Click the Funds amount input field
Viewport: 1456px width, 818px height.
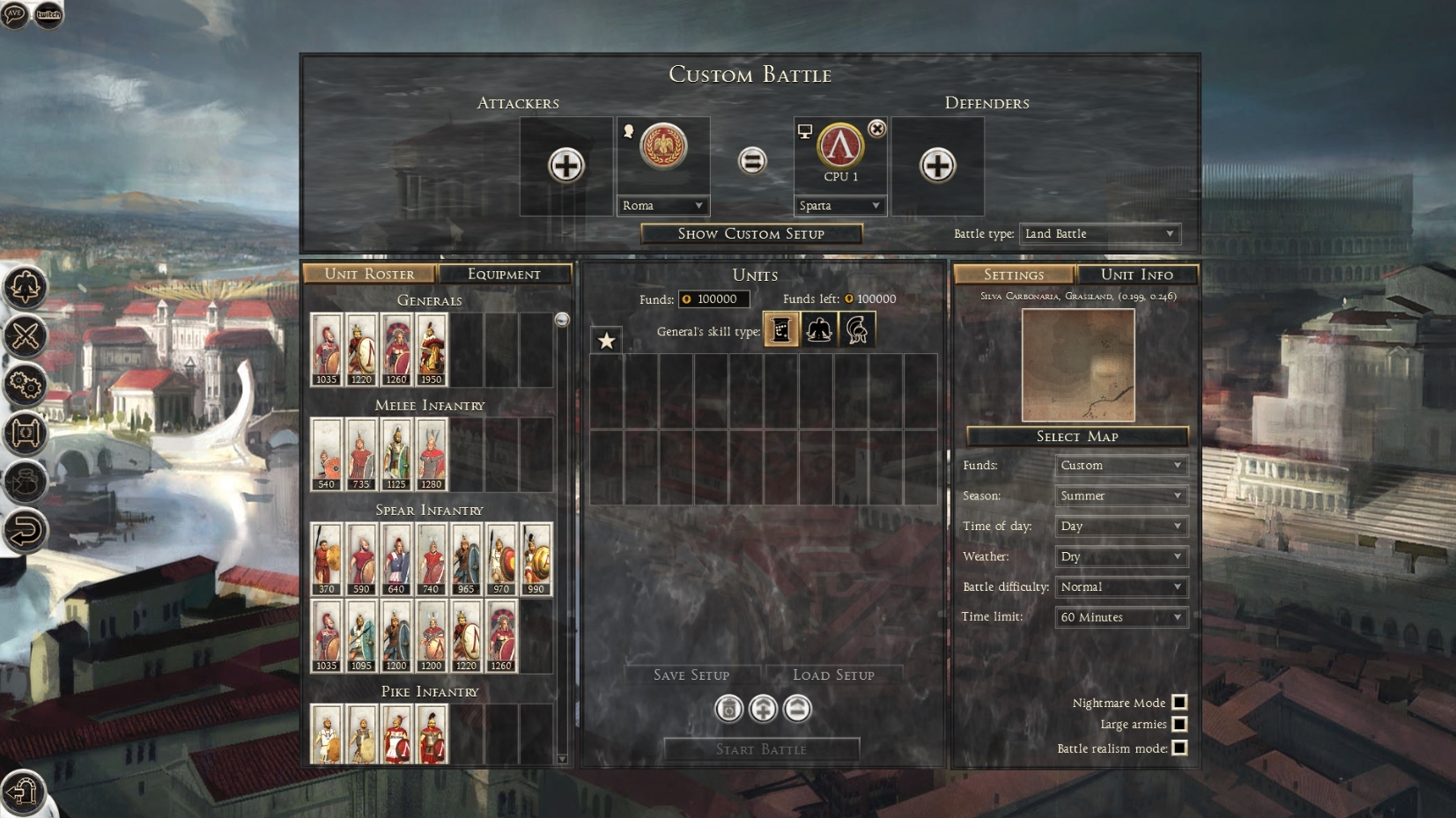click(x=714, y=298)
